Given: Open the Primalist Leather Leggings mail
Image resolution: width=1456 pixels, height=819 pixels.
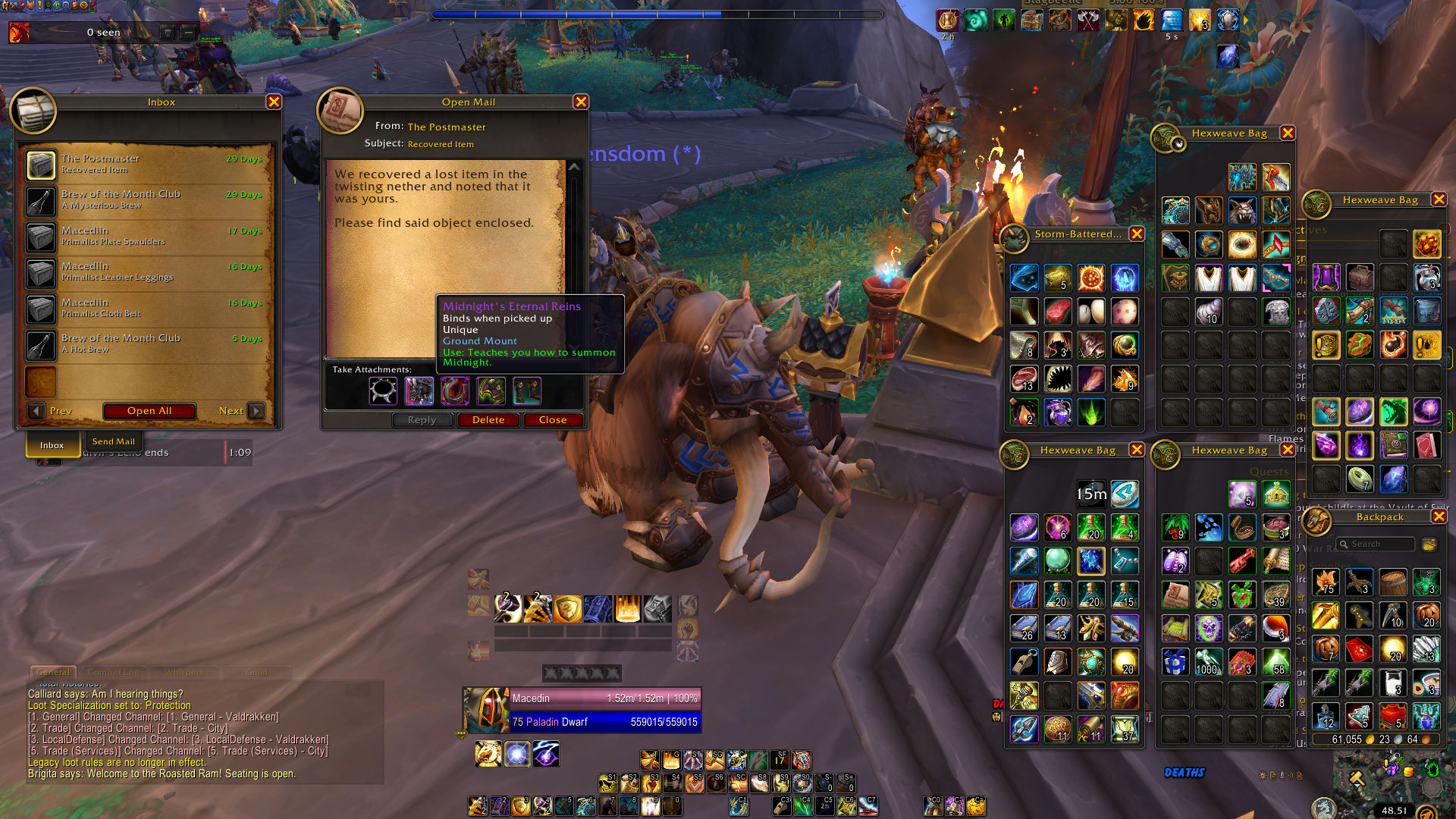Looking at the screenshot, I should pyautogui.click(x=146, y=271).
